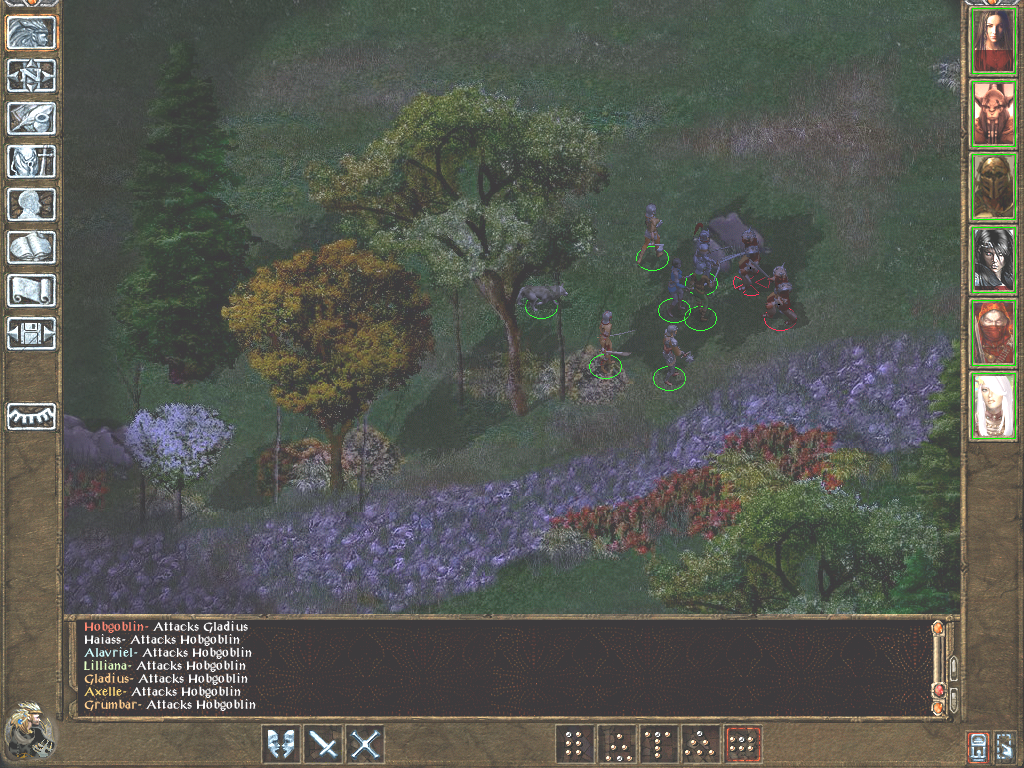
Task: Select the horned creature portrait
Action: click(994, 114)
